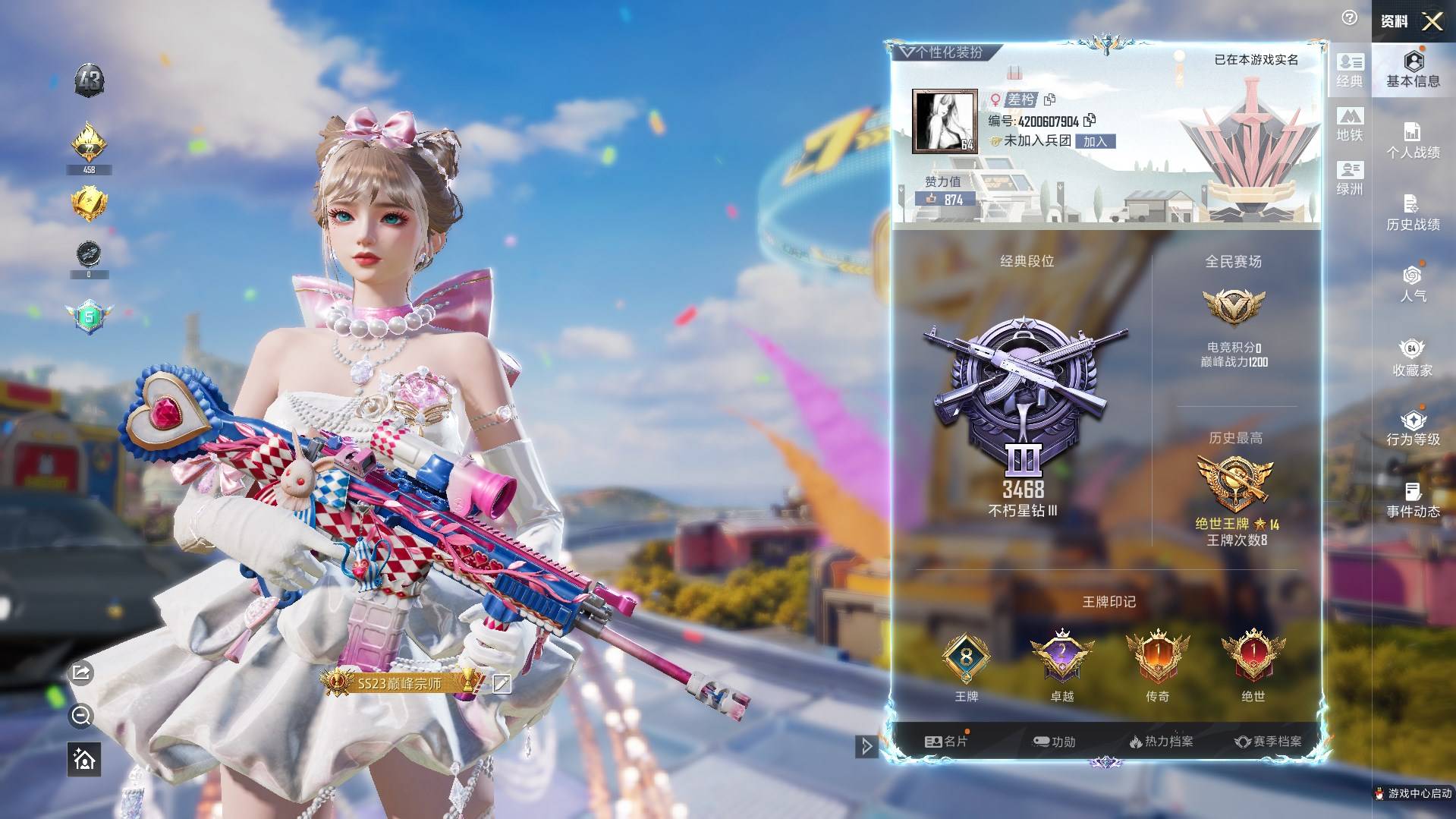Edit the SS23巅峰宗师 title
The image size is (1456, 819).
502,684
